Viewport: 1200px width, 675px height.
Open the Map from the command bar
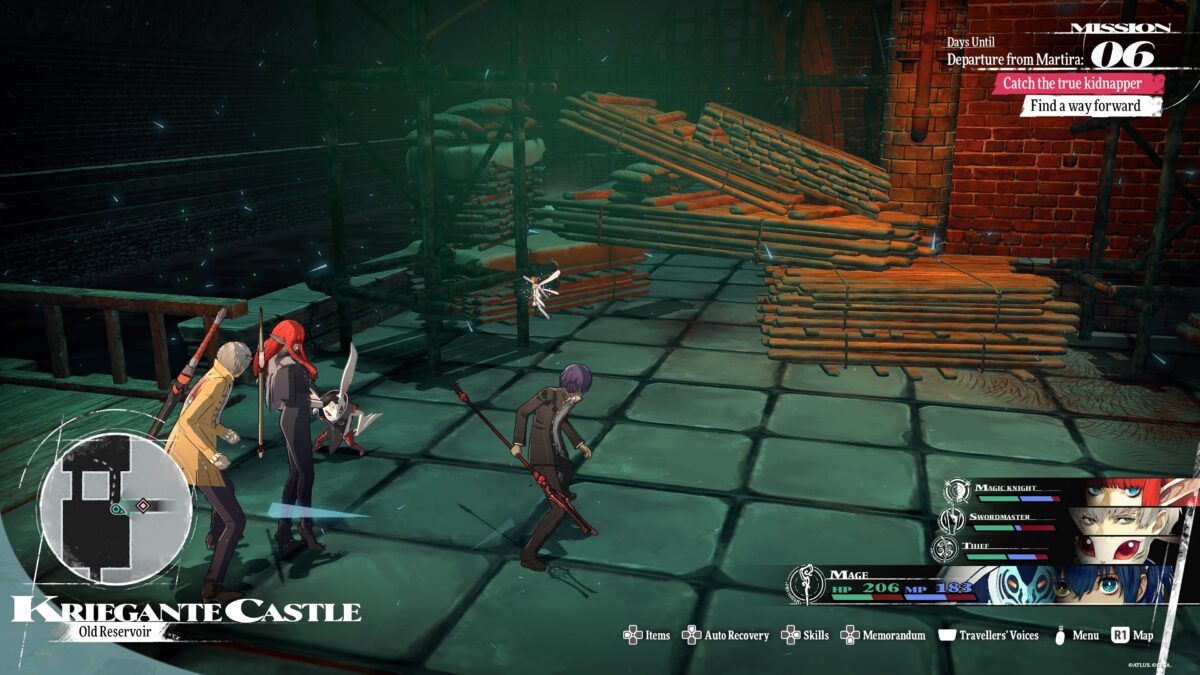1132,635
